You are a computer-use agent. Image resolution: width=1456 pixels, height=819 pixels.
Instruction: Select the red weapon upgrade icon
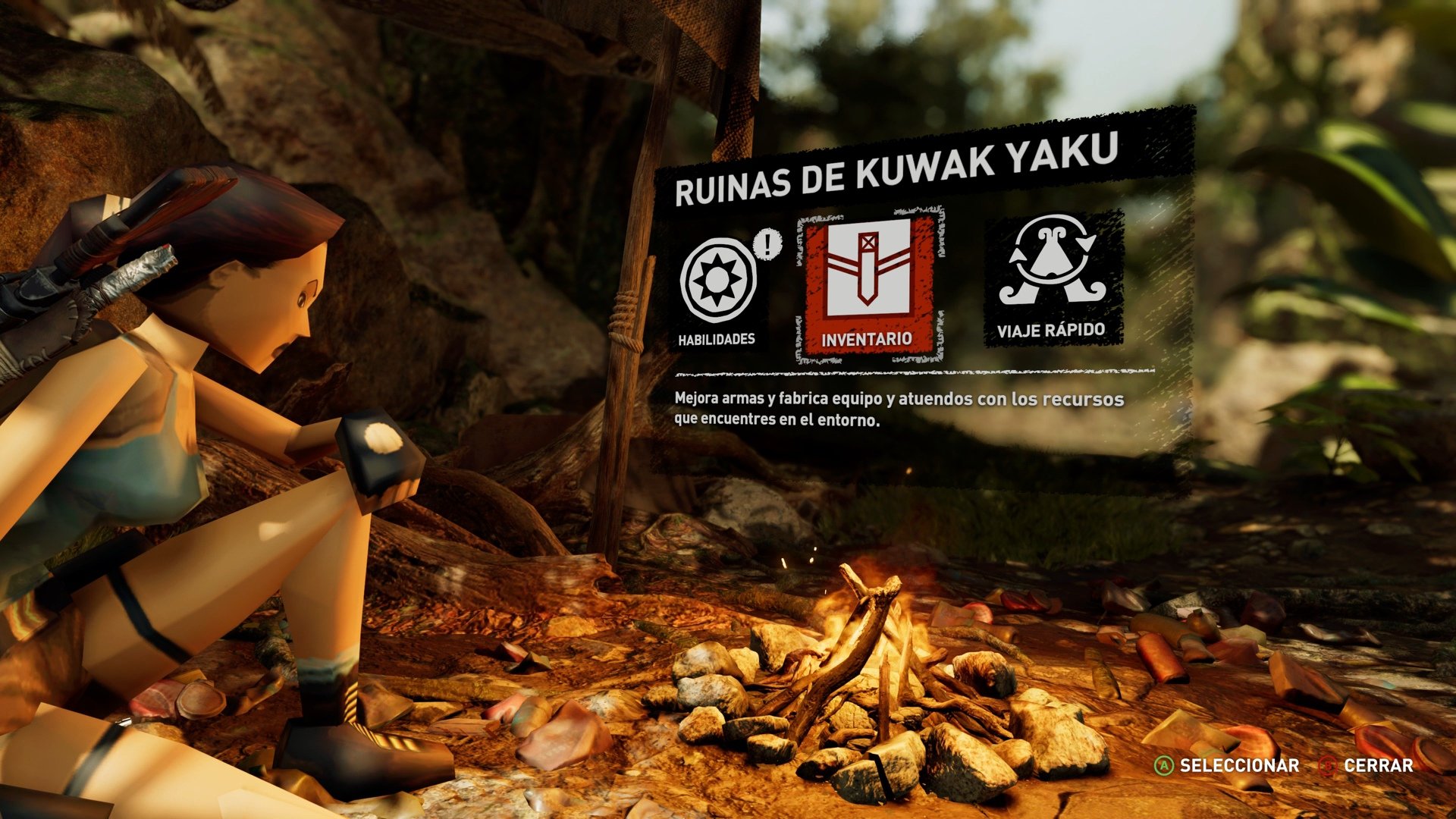pos(867,284)
